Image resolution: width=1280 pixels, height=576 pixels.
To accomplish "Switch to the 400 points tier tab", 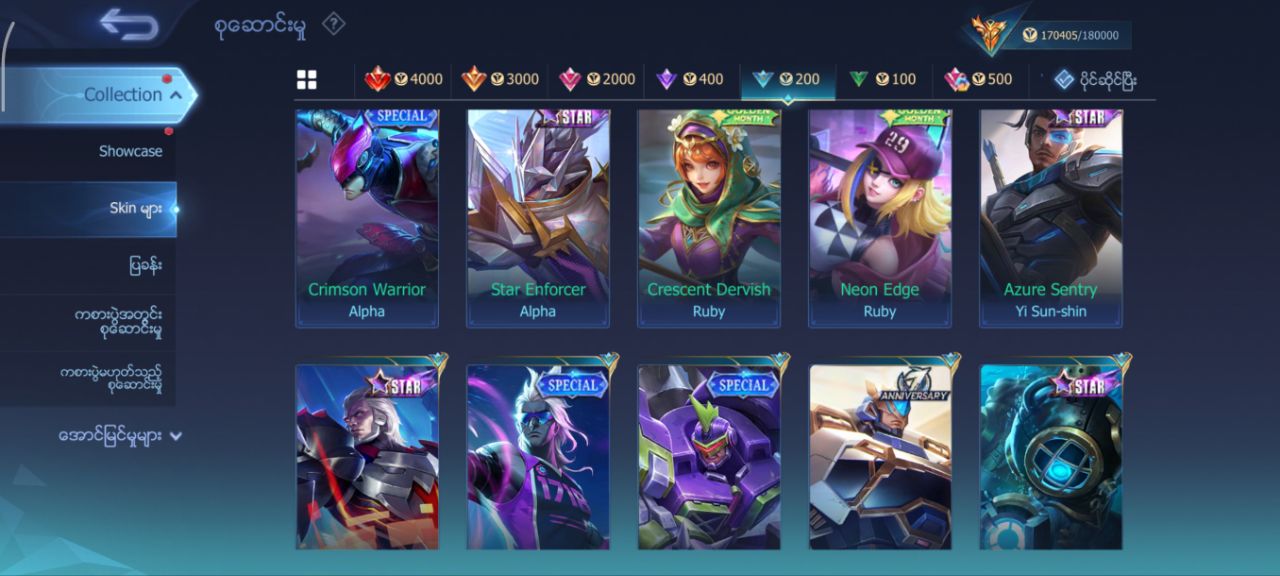I will (690, 80).
